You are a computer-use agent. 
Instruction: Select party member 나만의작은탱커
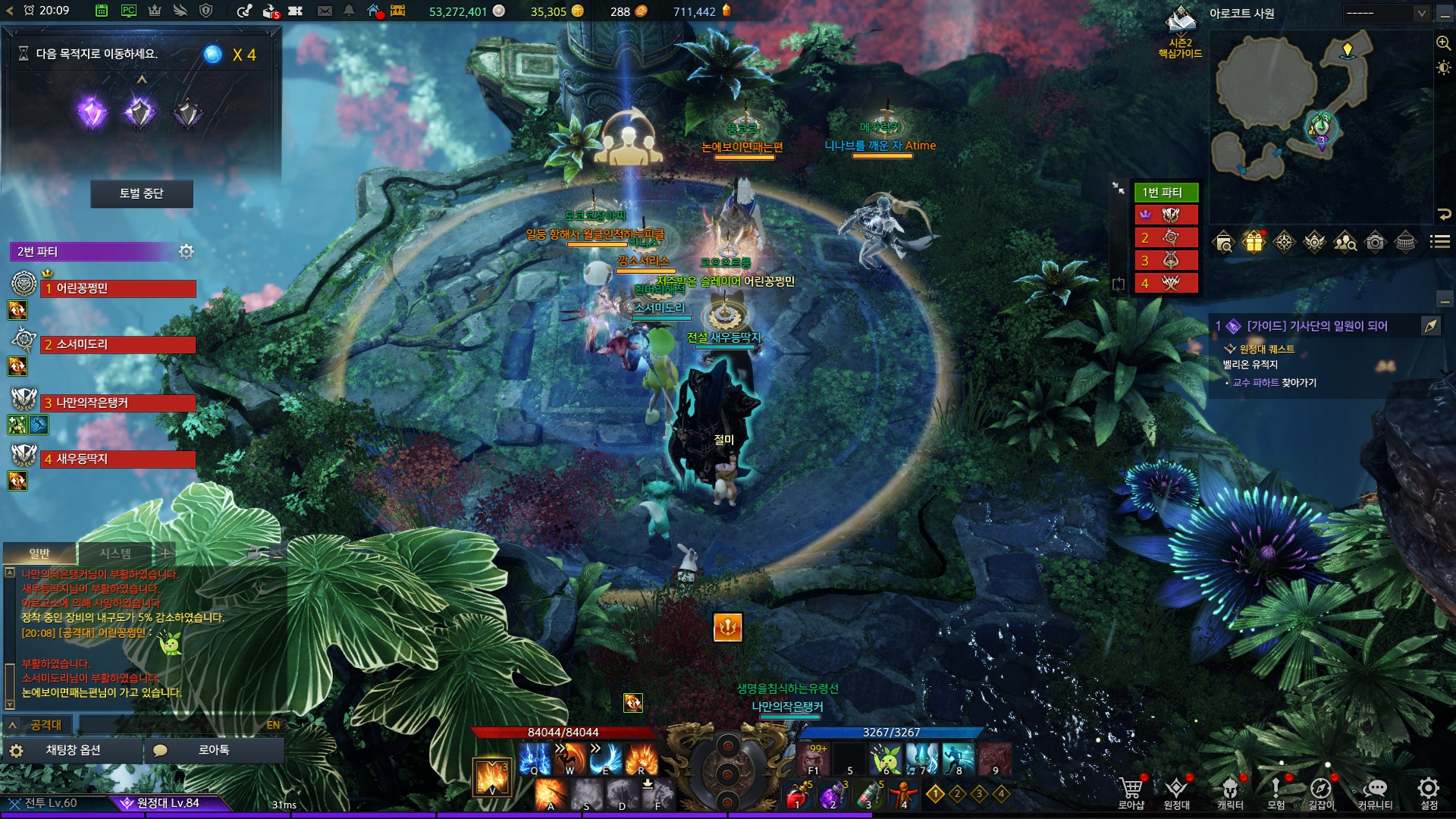[x=118, y=403]
